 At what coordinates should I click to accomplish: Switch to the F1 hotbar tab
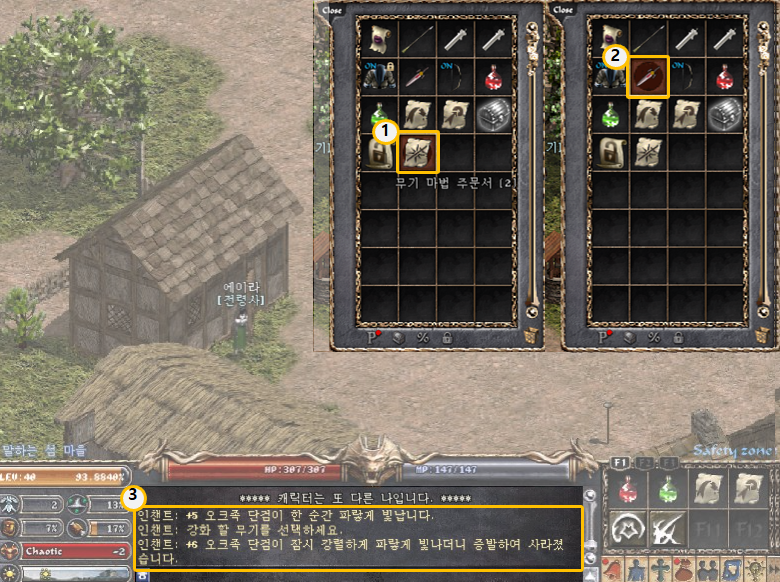coord(618,462)
